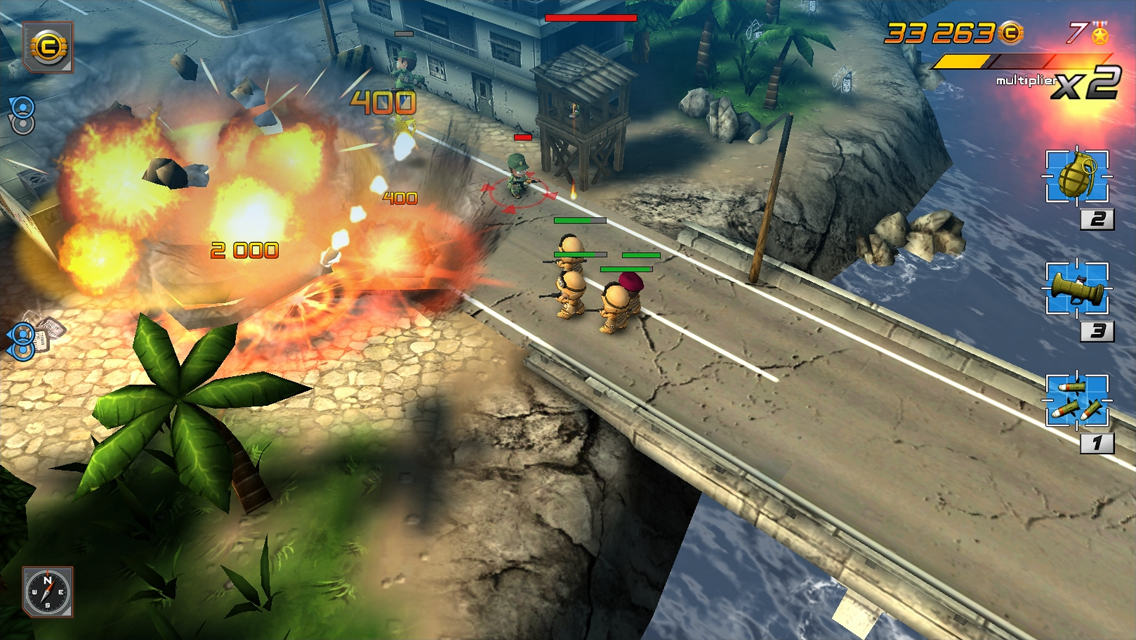Open the gold coin command menu button
1136x640 pixels.
tap(47, 47)
